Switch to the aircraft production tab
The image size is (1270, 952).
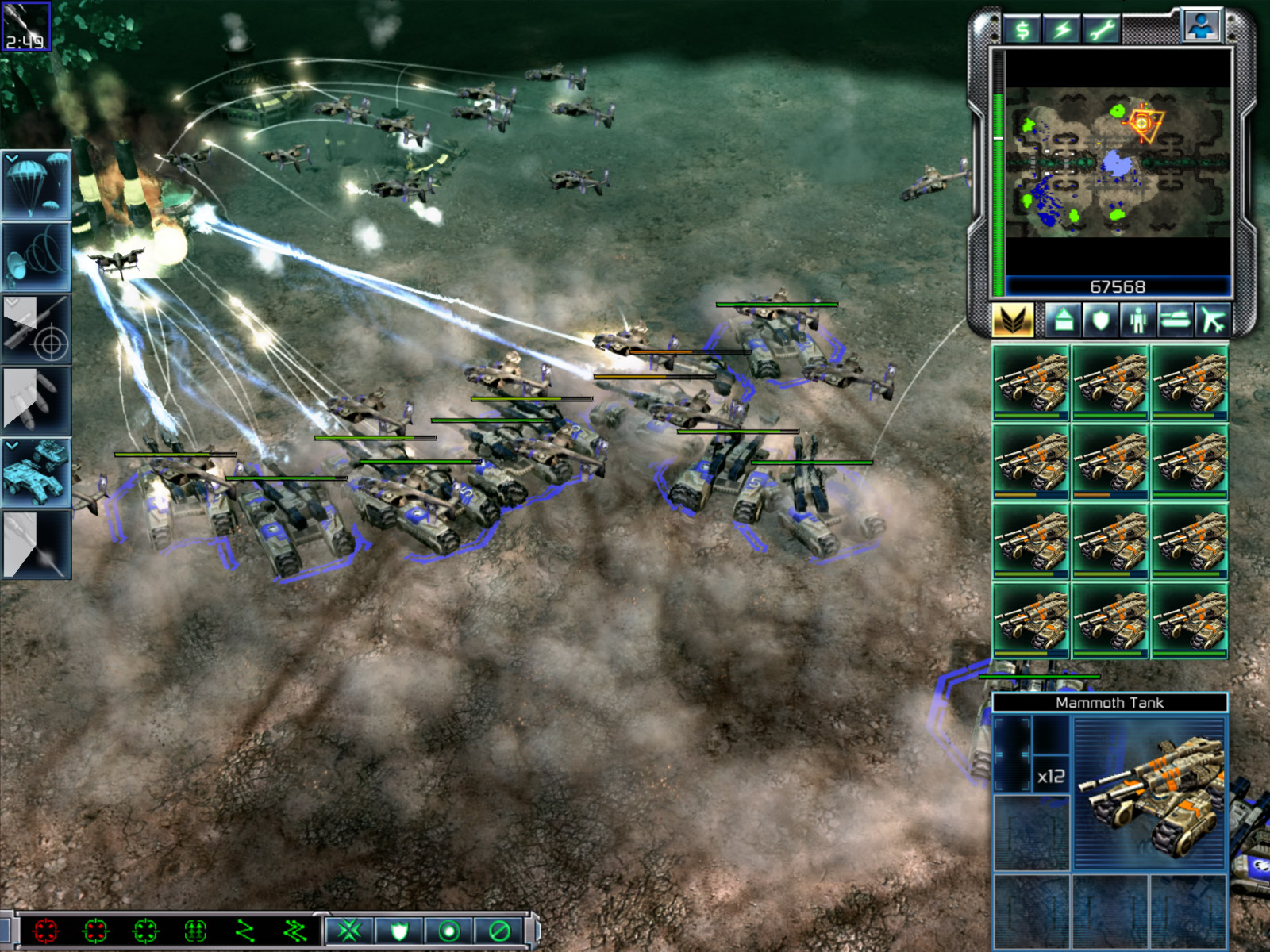pyautogui.click(x=1213, y=321)
